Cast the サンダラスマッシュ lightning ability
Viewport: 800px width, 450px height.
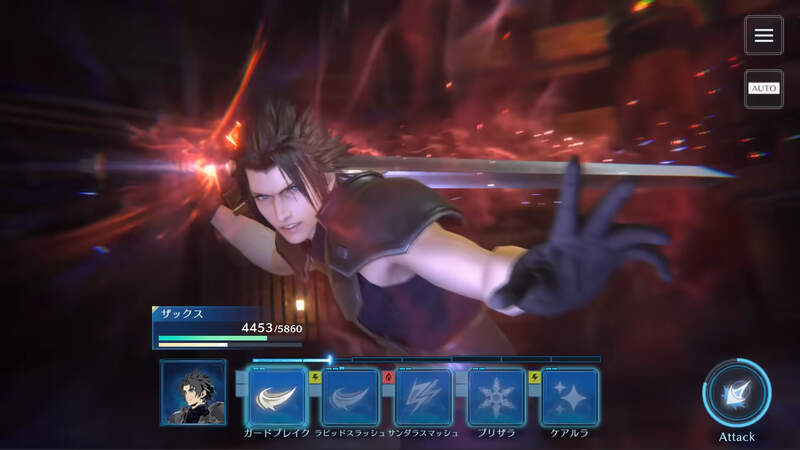423,396
